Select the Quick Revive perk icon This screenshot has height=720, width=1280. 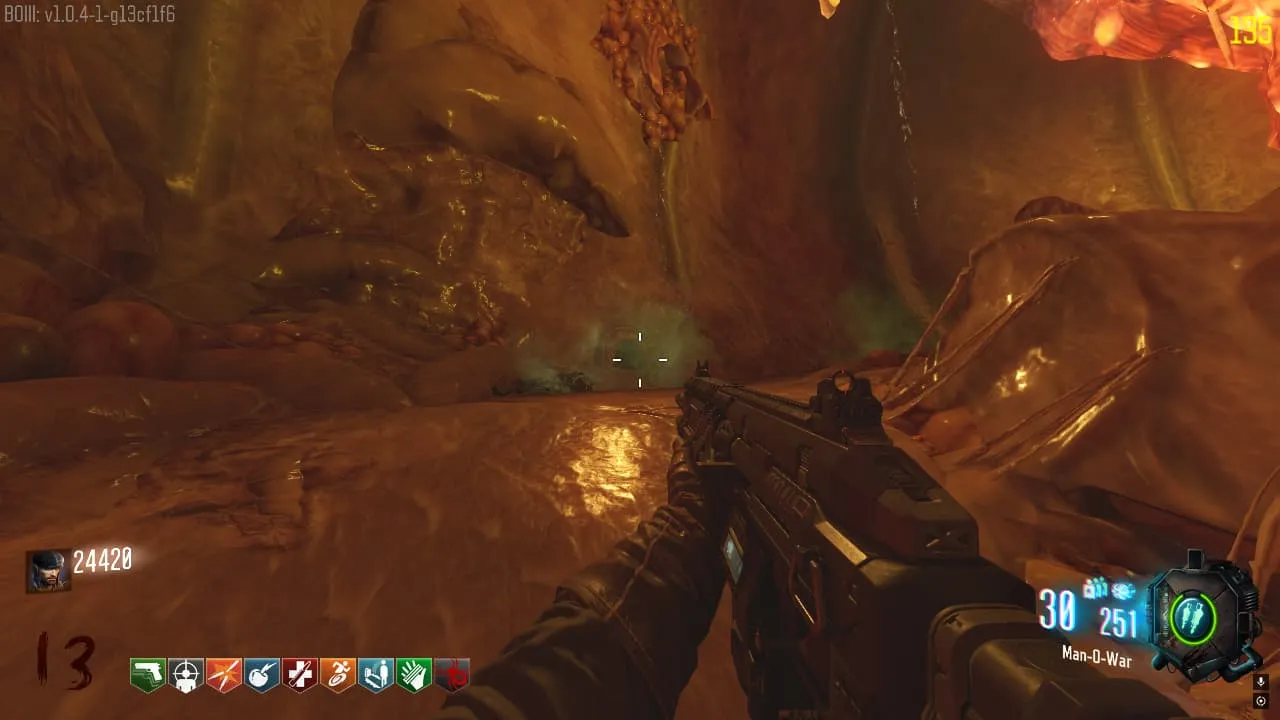click(x=375, y=675)
